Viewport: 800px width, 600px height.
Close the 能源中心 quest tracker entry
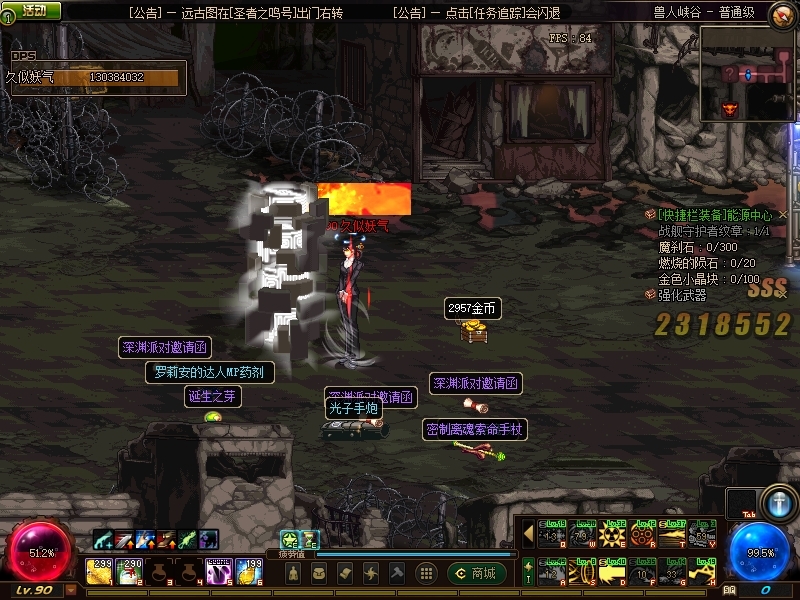(783, 215)
